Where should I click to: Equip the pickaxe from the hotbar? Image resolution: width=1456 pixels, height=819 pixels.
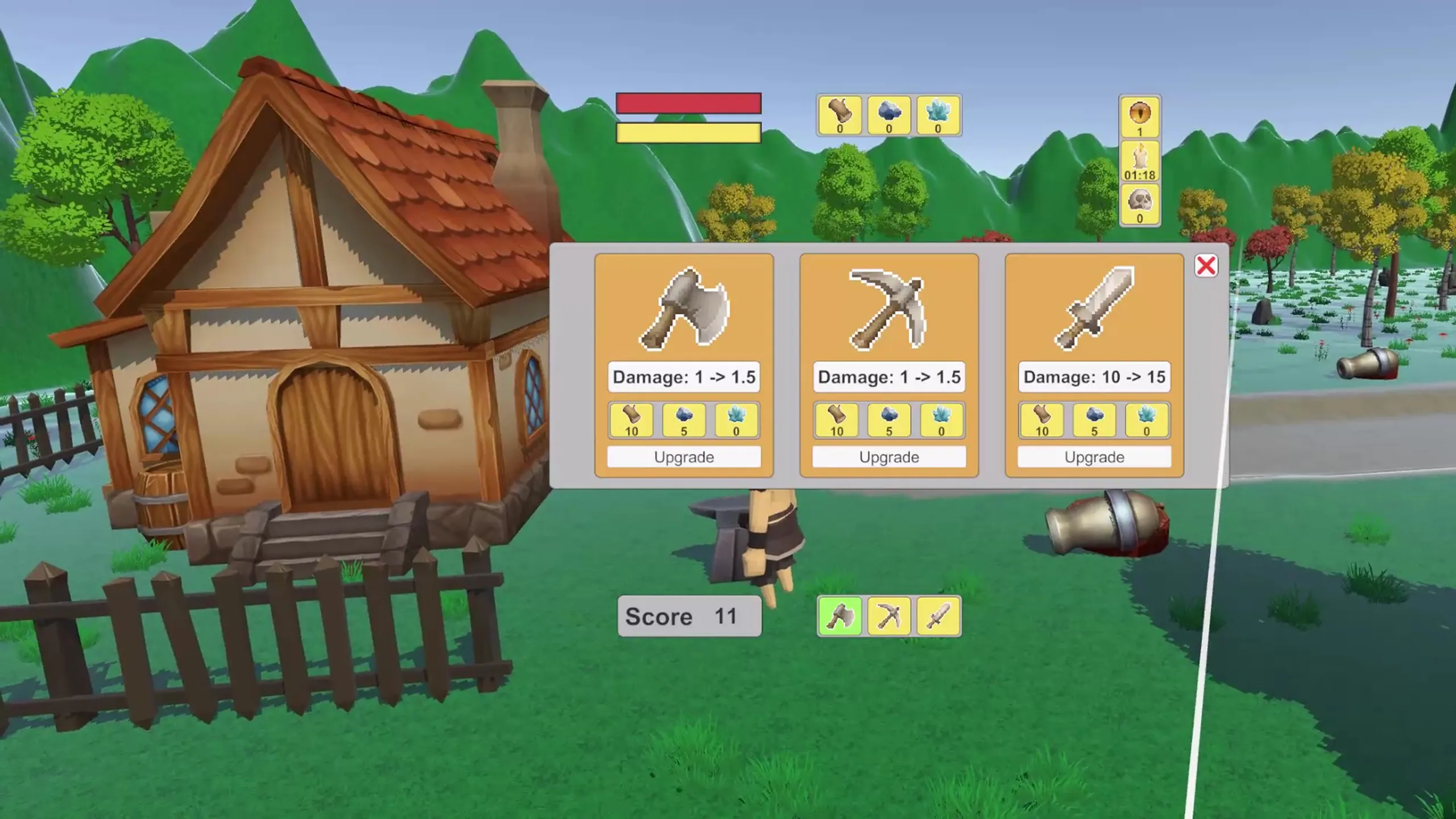889,616
